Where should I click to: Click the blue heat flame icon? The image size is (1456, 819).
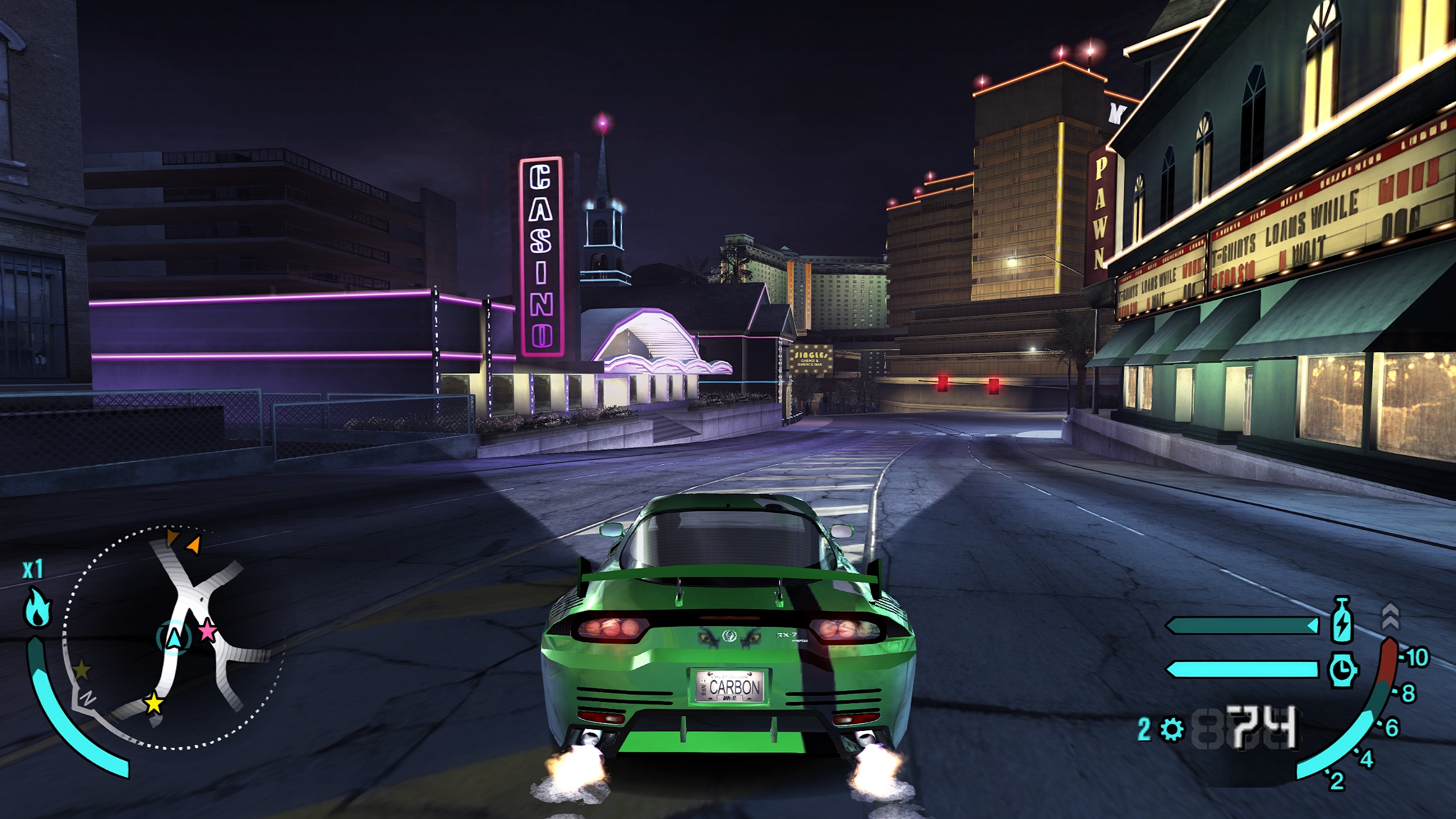pyautogui.click(x=37, y=608)
